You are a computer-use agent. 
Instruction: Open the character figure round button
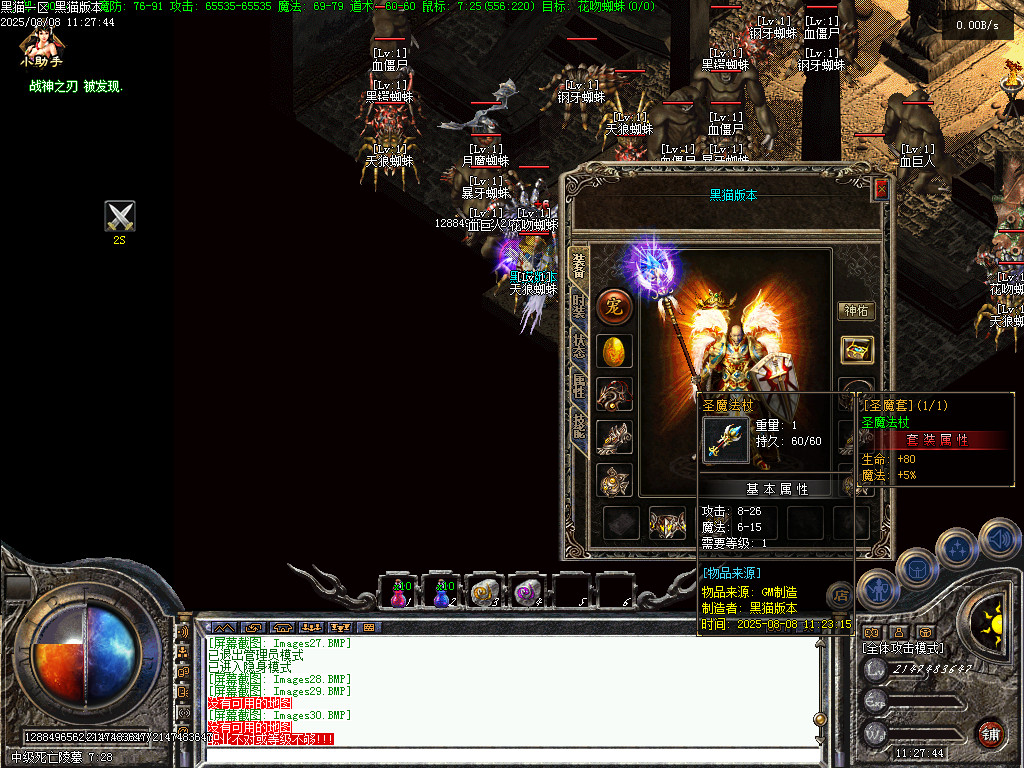[x=877, y=590]
